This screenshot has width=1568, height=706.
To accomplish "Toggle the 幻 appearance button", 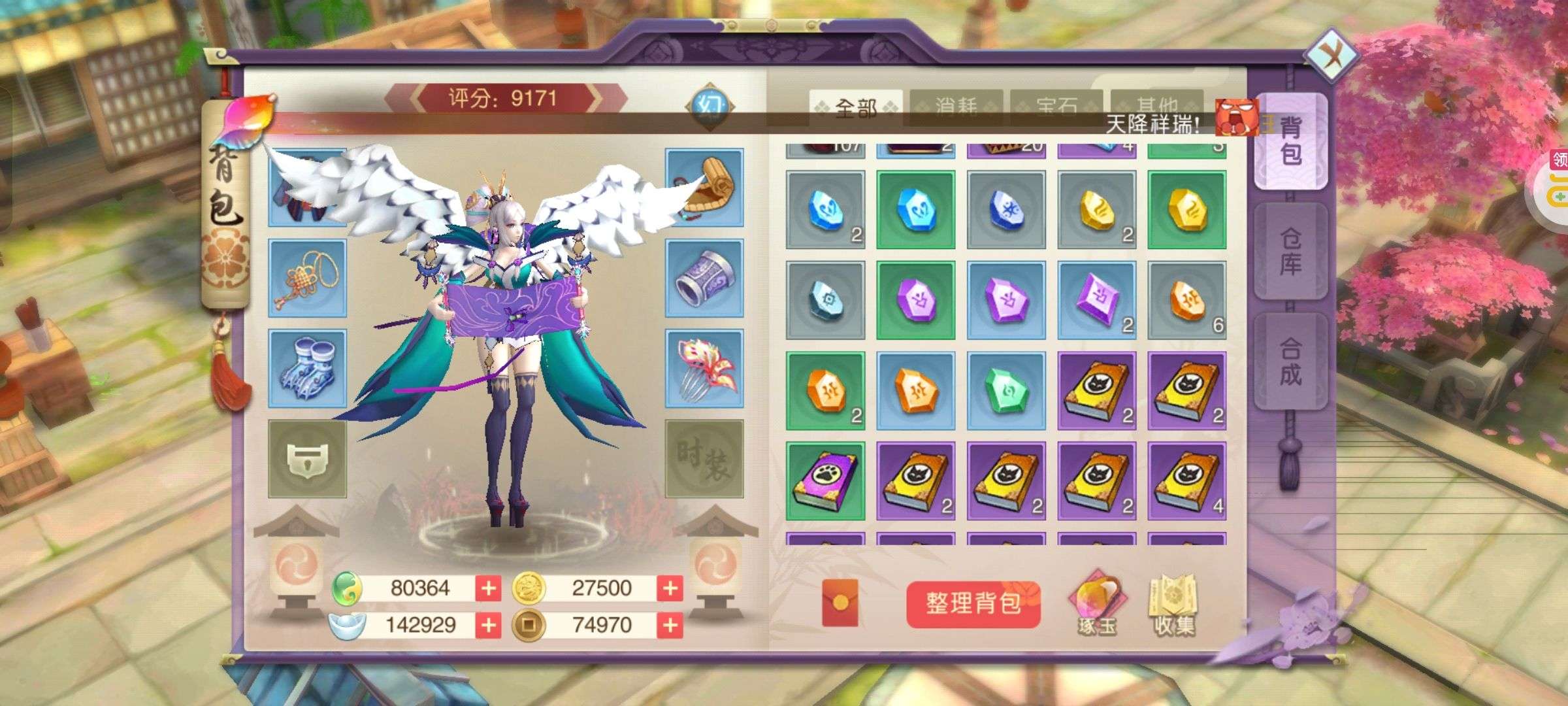I will point(710,107).
